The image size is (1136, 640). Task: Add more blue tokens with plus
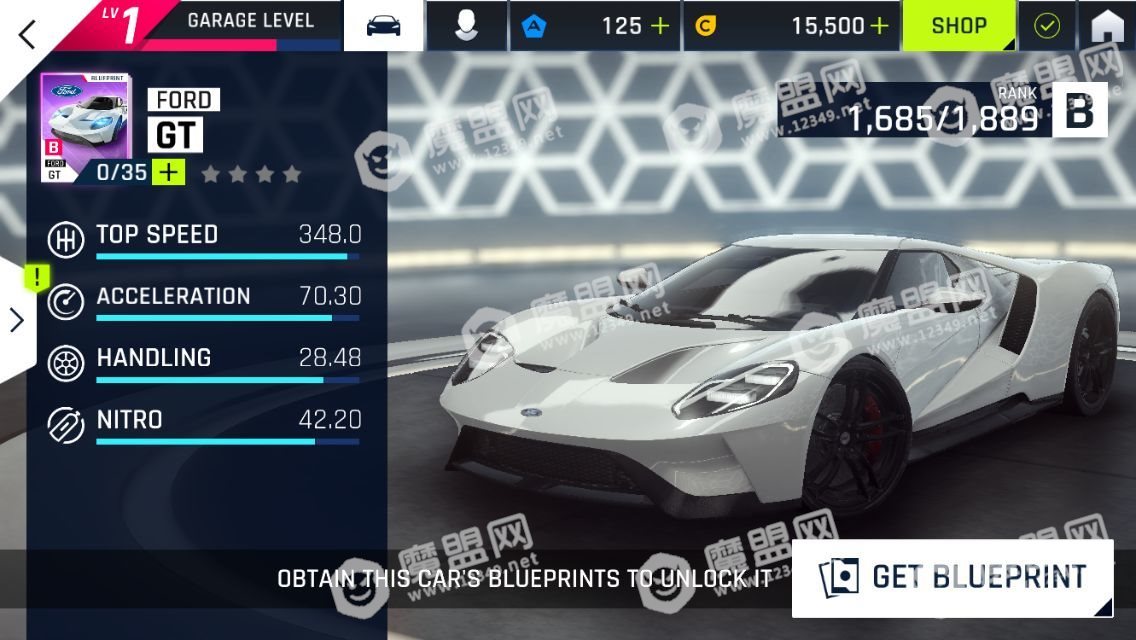660,26
